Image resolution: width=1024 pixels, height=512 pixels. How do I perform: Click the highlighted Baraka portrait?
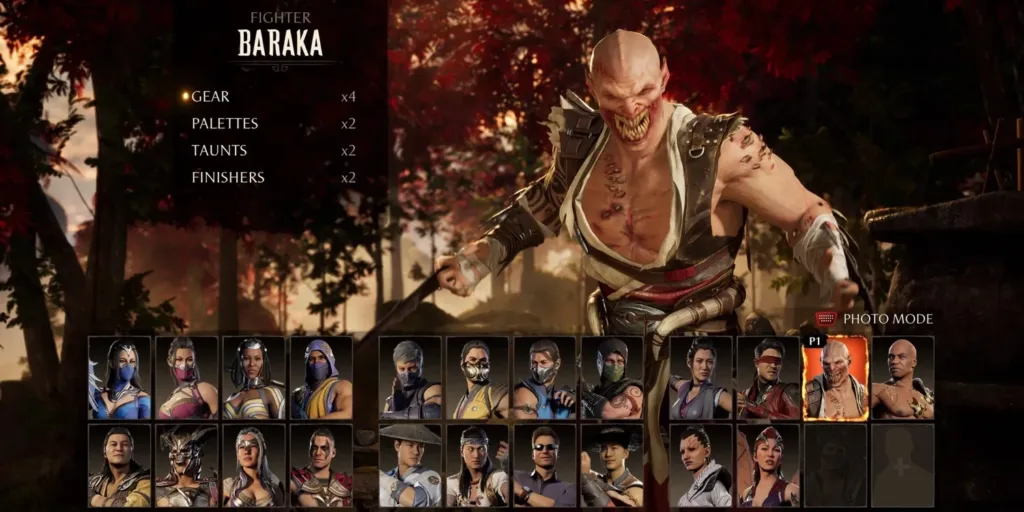[x=835, y=378]
